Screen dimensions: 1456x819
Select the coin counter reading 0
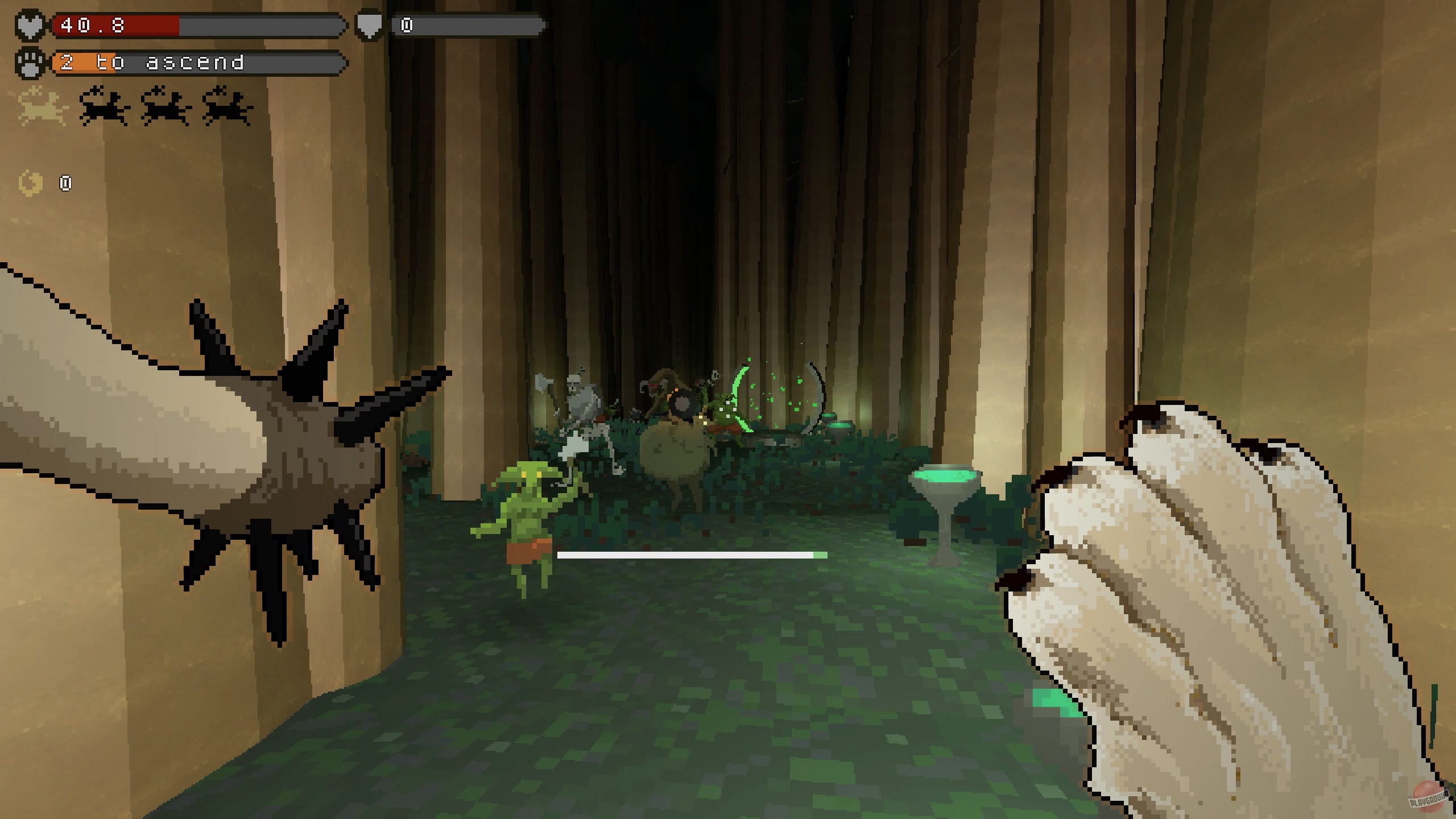(x=65, y=183)
